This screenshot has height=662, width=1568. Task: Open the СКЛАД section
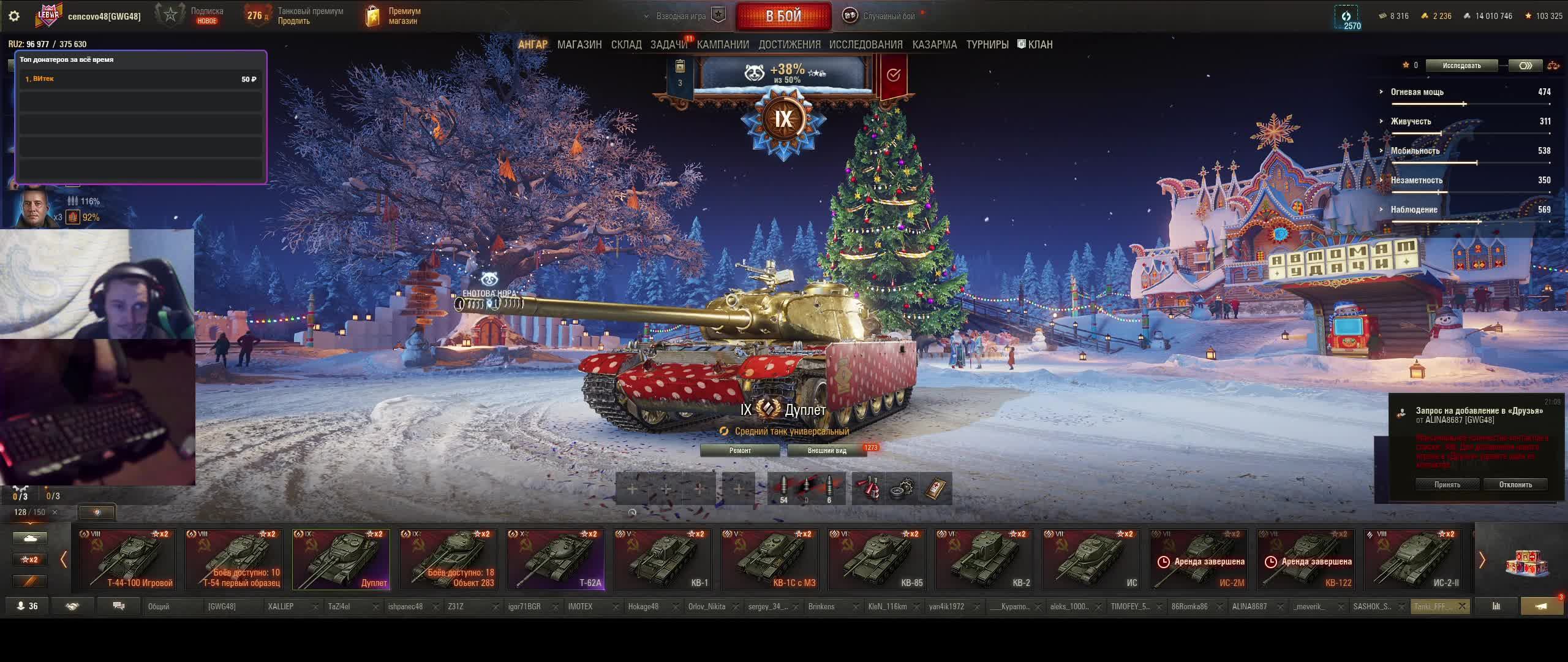626,45
